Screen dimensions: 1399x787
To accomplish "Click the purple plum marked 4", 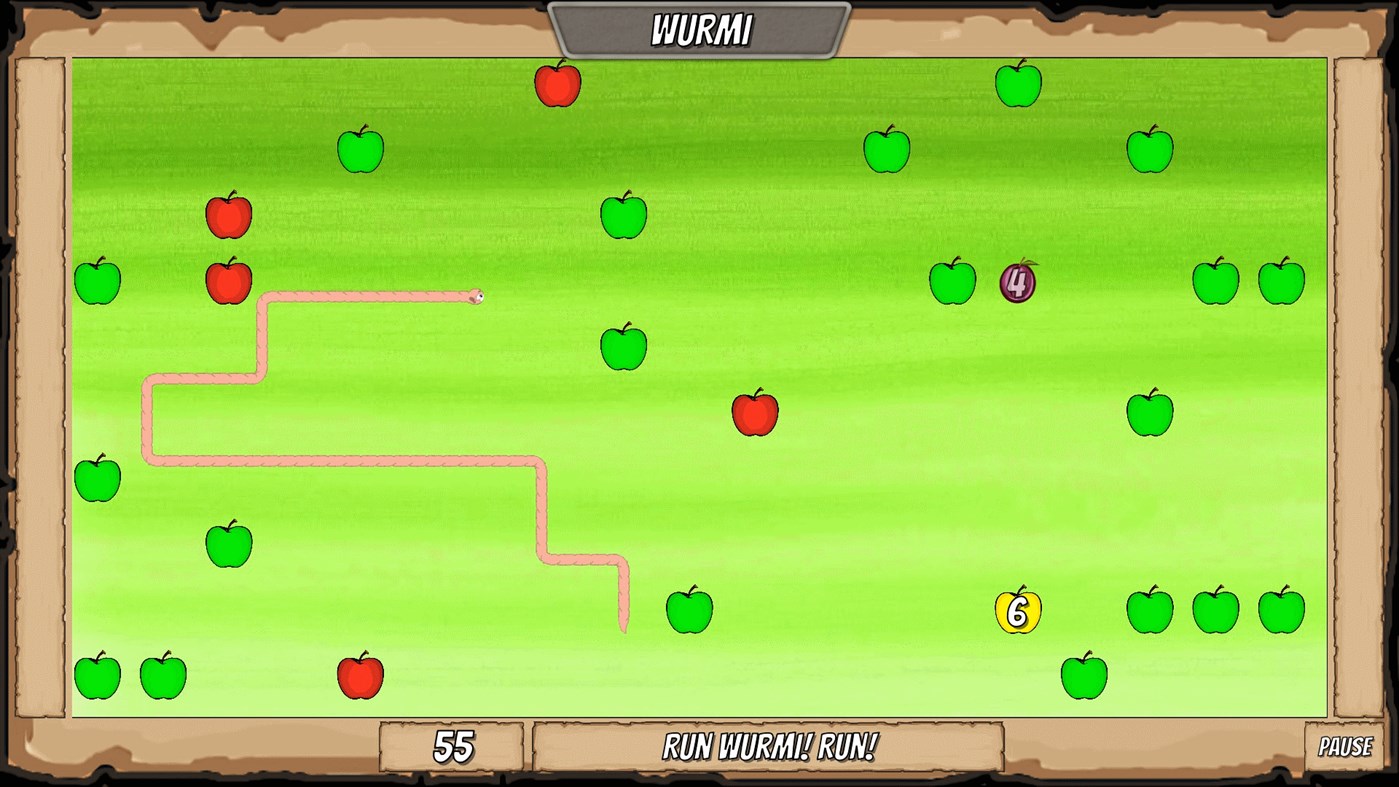I will (x=1017, y=283).
